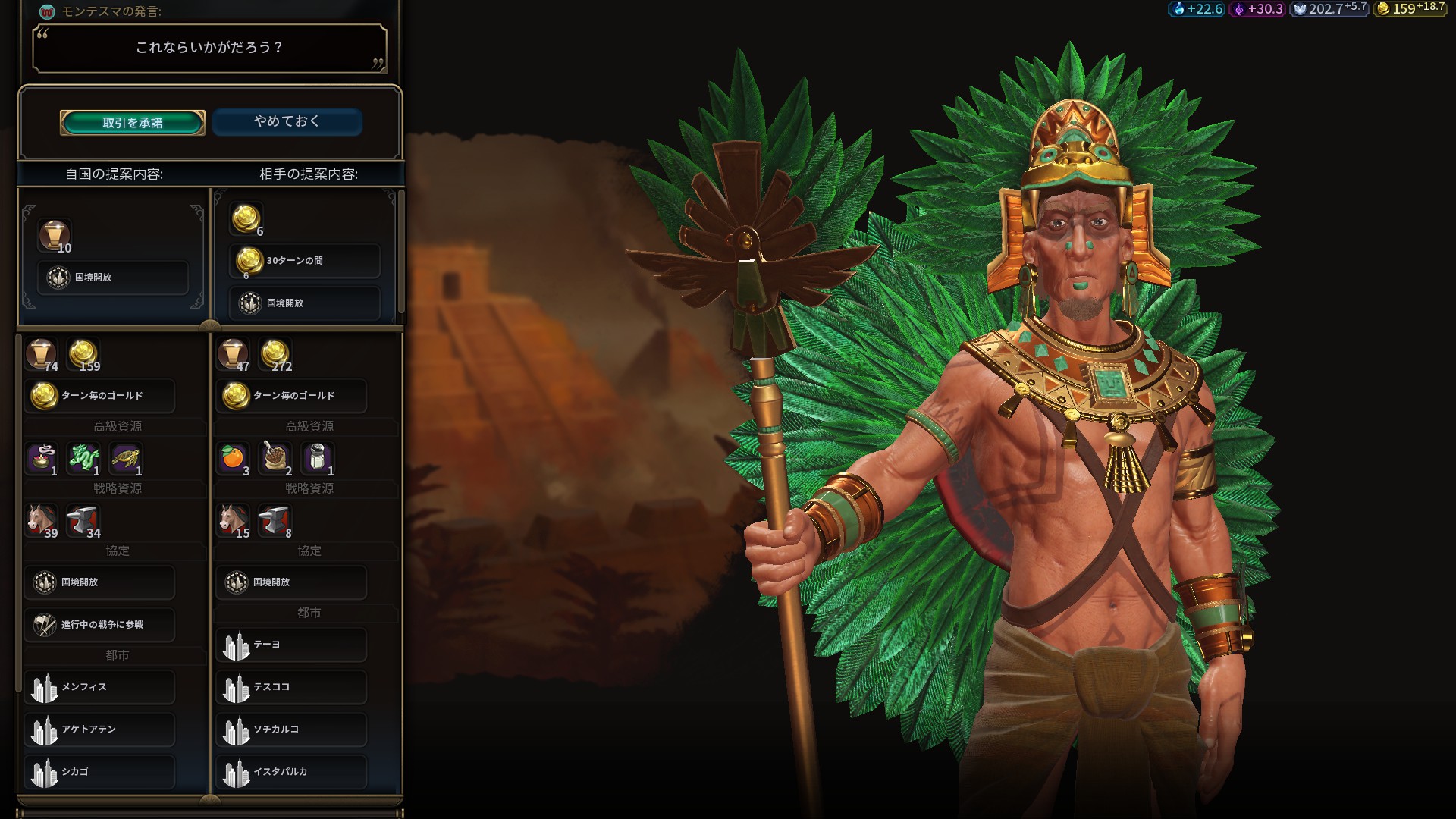Request Montezuma's citrus luxury resource
The width and height of the screenshot is (1456, 819).
[233, 457]
